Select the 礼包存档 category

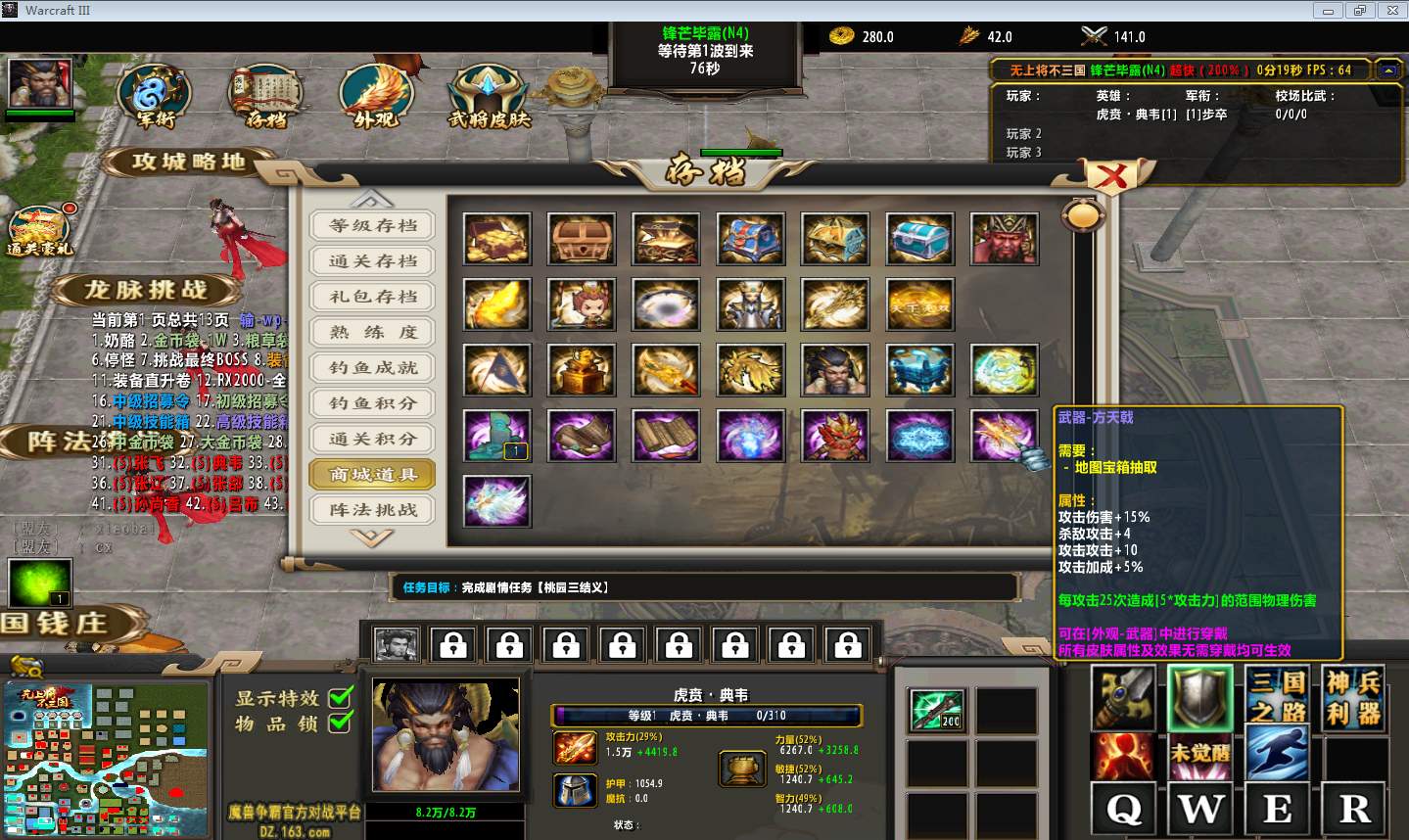point(372,297)
